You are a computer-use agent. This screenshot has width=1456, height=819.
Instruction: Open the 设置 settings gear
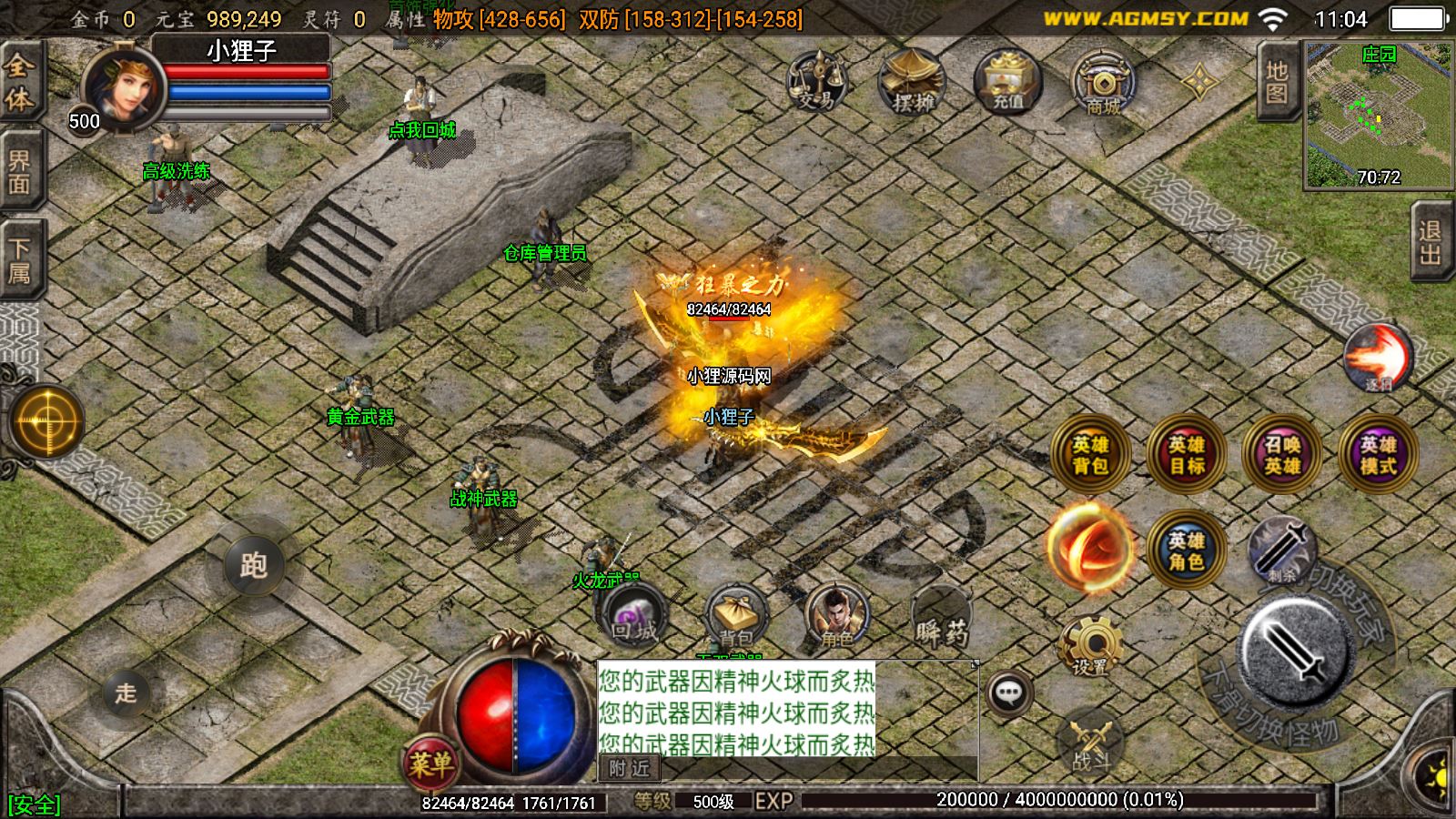1090,645
